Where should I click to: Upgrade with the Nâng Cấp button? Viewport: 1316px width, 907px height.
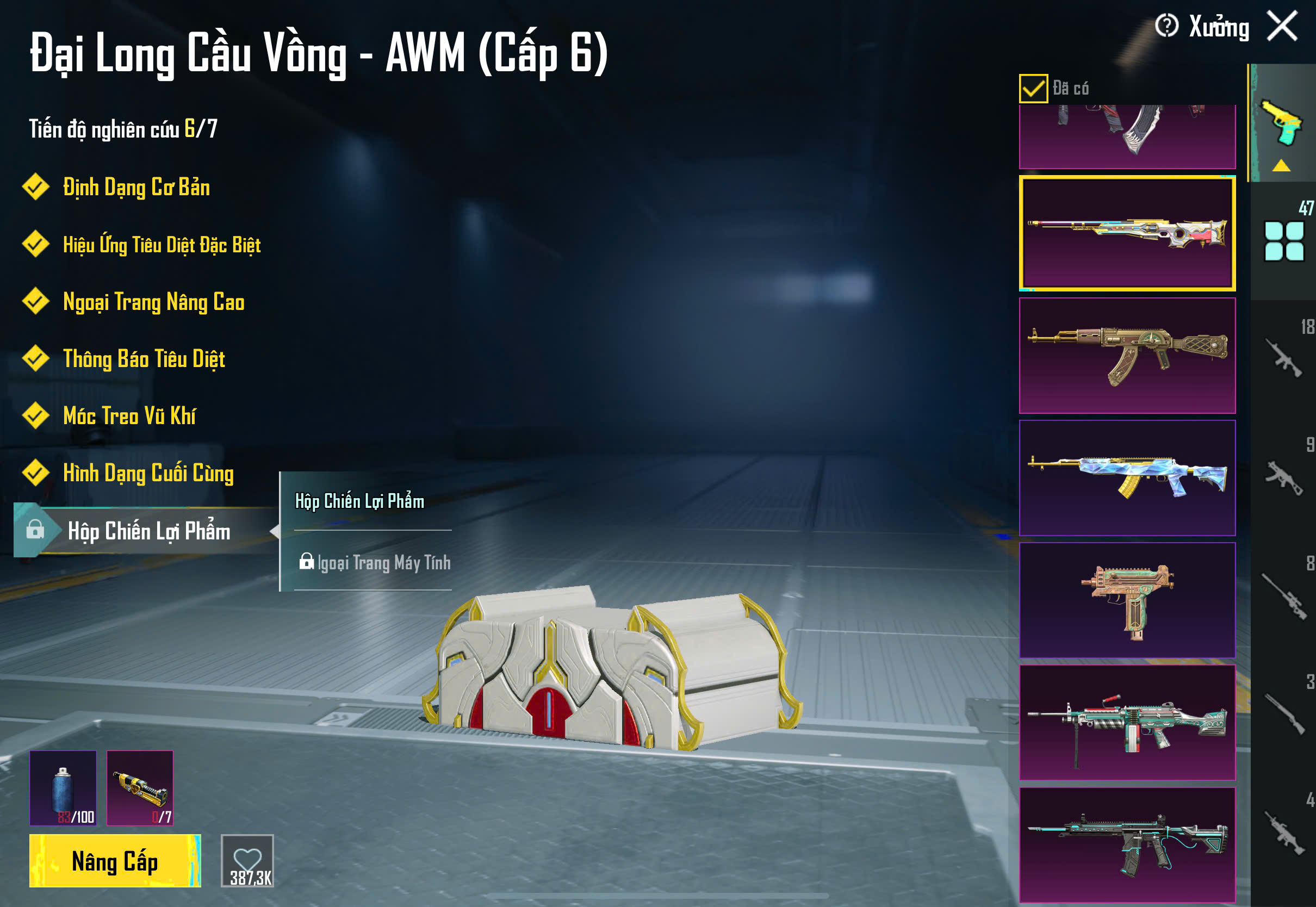115,861
